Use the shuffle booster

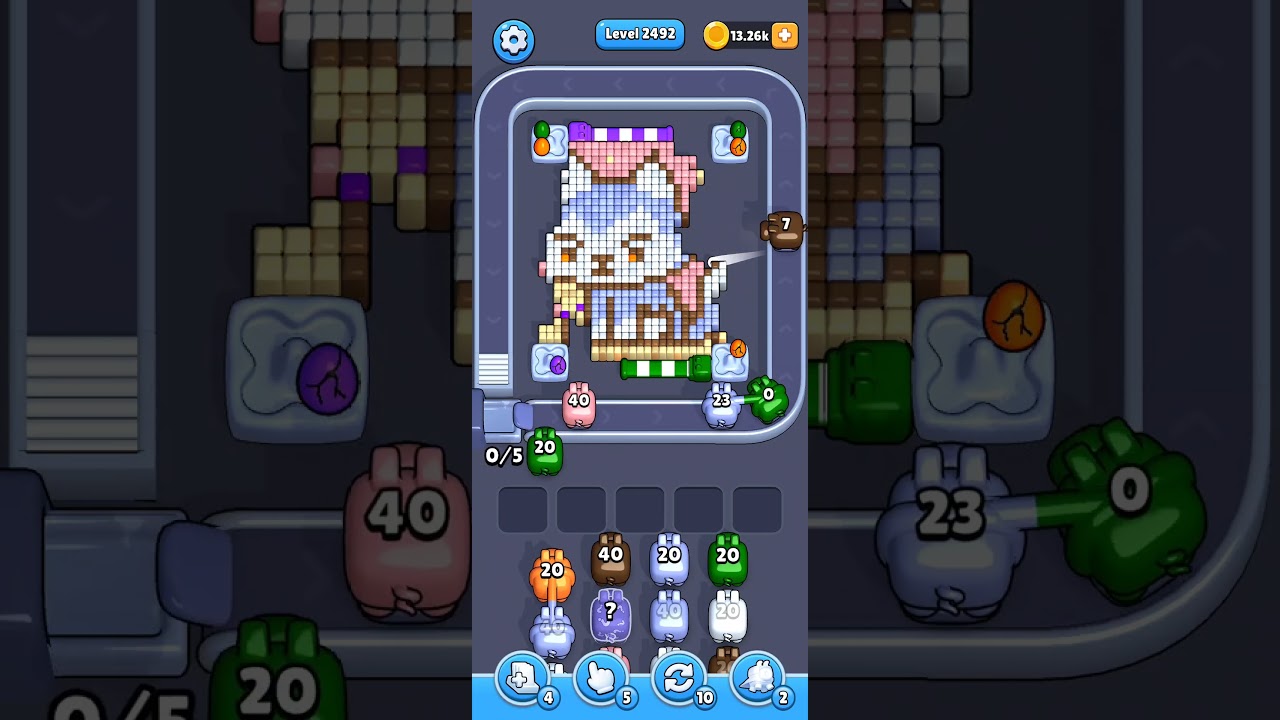678,678
